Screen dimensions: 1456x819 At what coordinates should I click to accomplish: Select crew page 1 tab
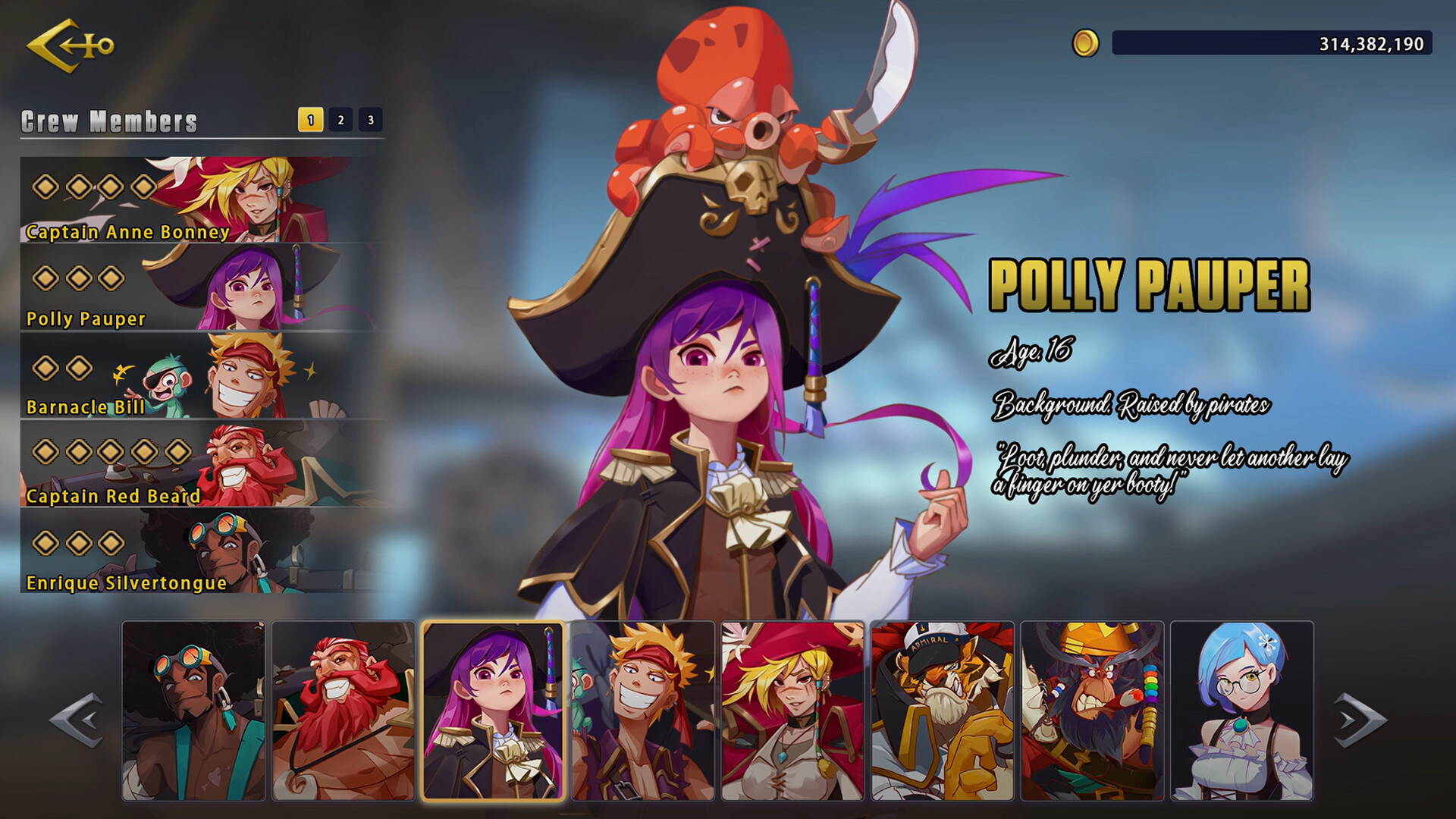point(310,118)
